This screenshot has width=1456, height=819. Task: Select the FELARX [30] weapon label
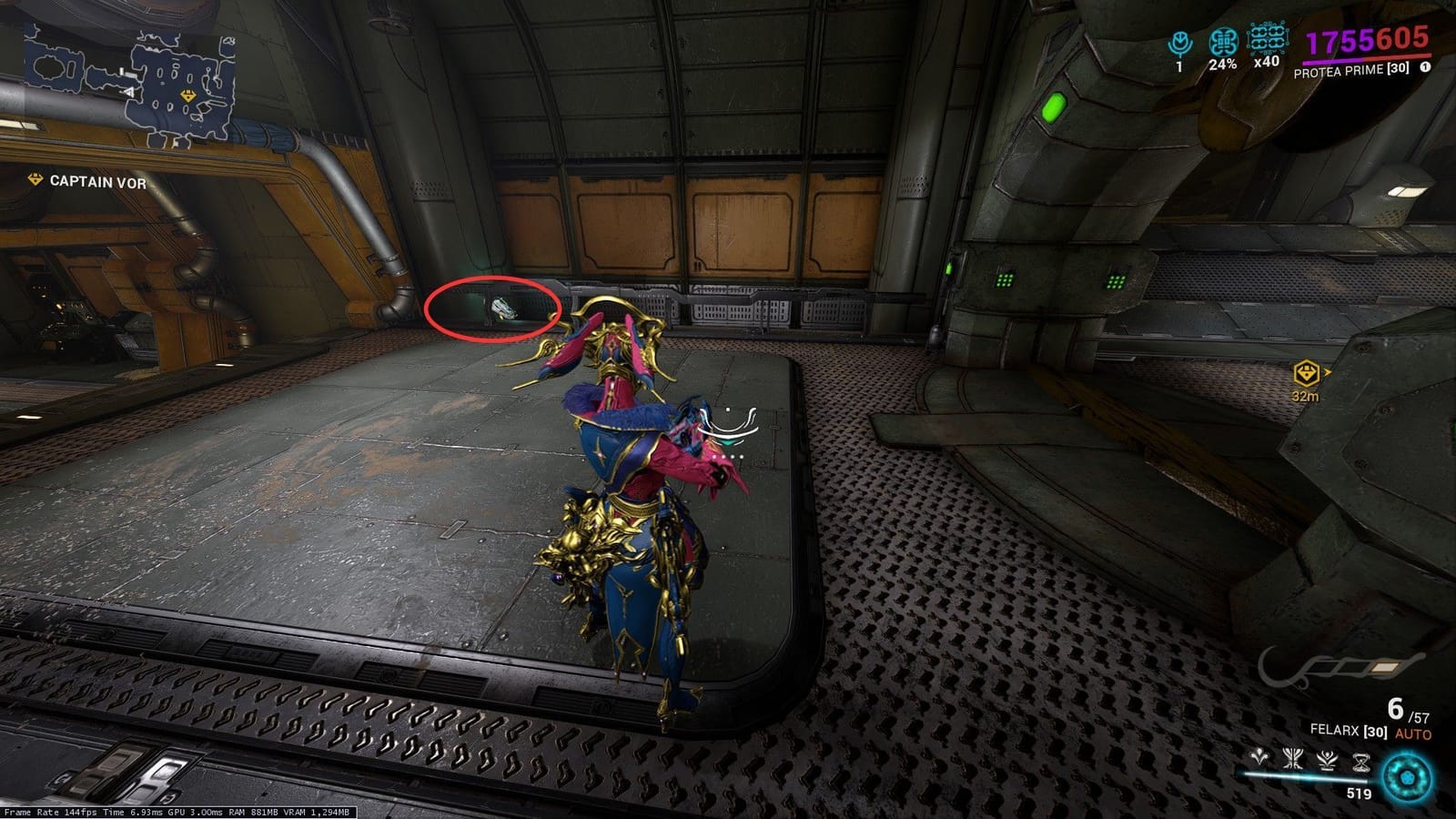1349,732
